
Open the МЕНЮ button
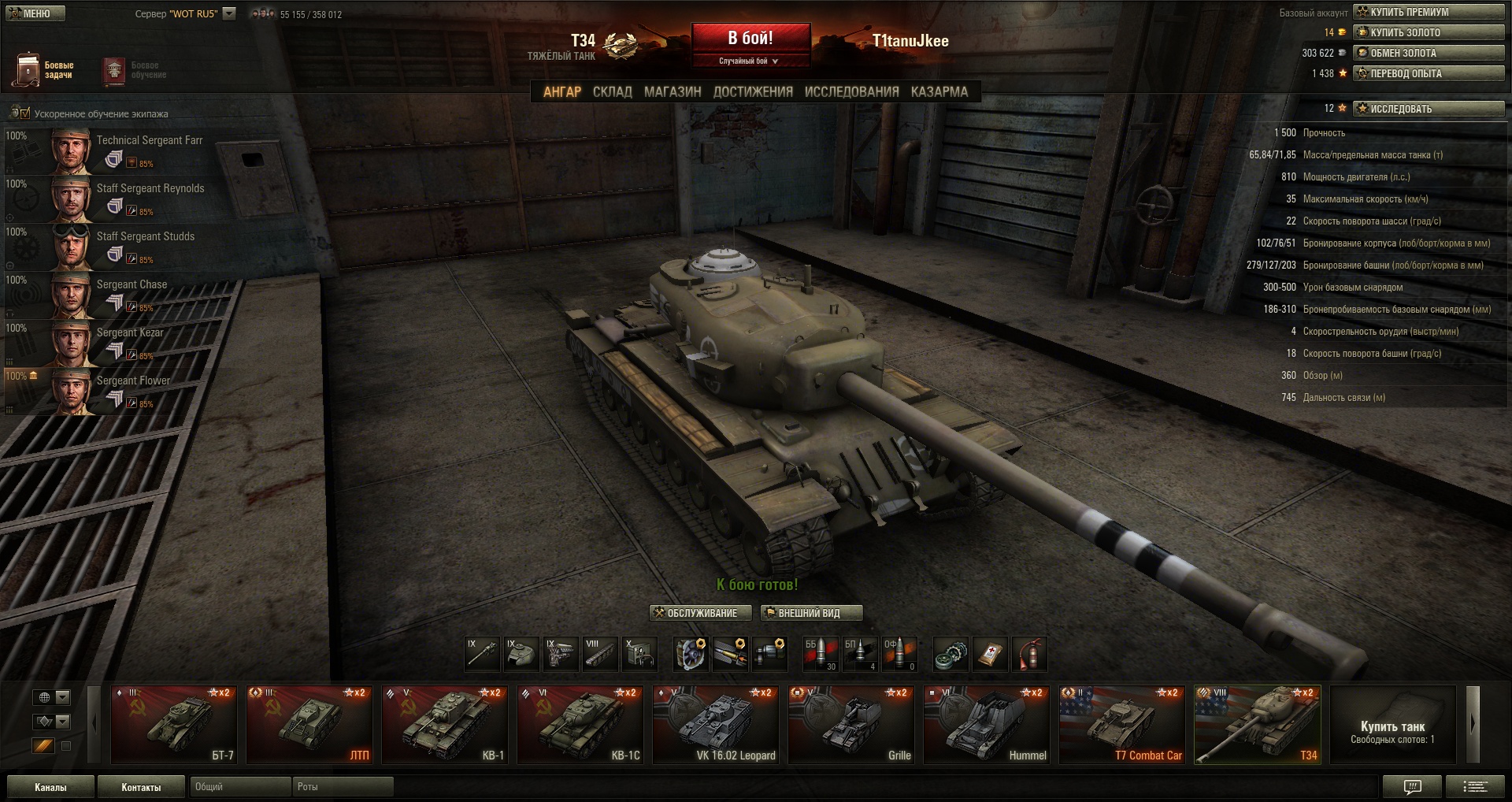point(35,13)
